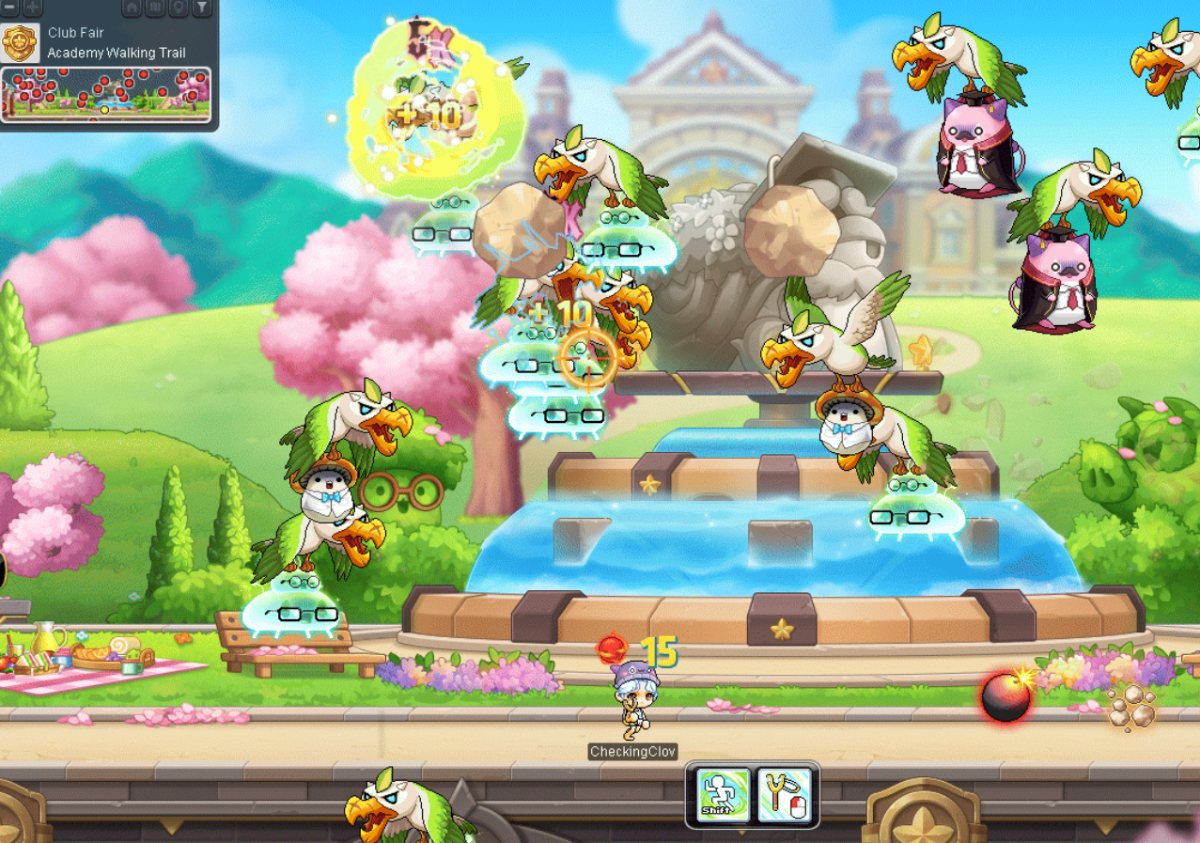Click the location pin button on minimap
Image resolution: width=1200 pixels, height=843 pixels.
point(178,8)
